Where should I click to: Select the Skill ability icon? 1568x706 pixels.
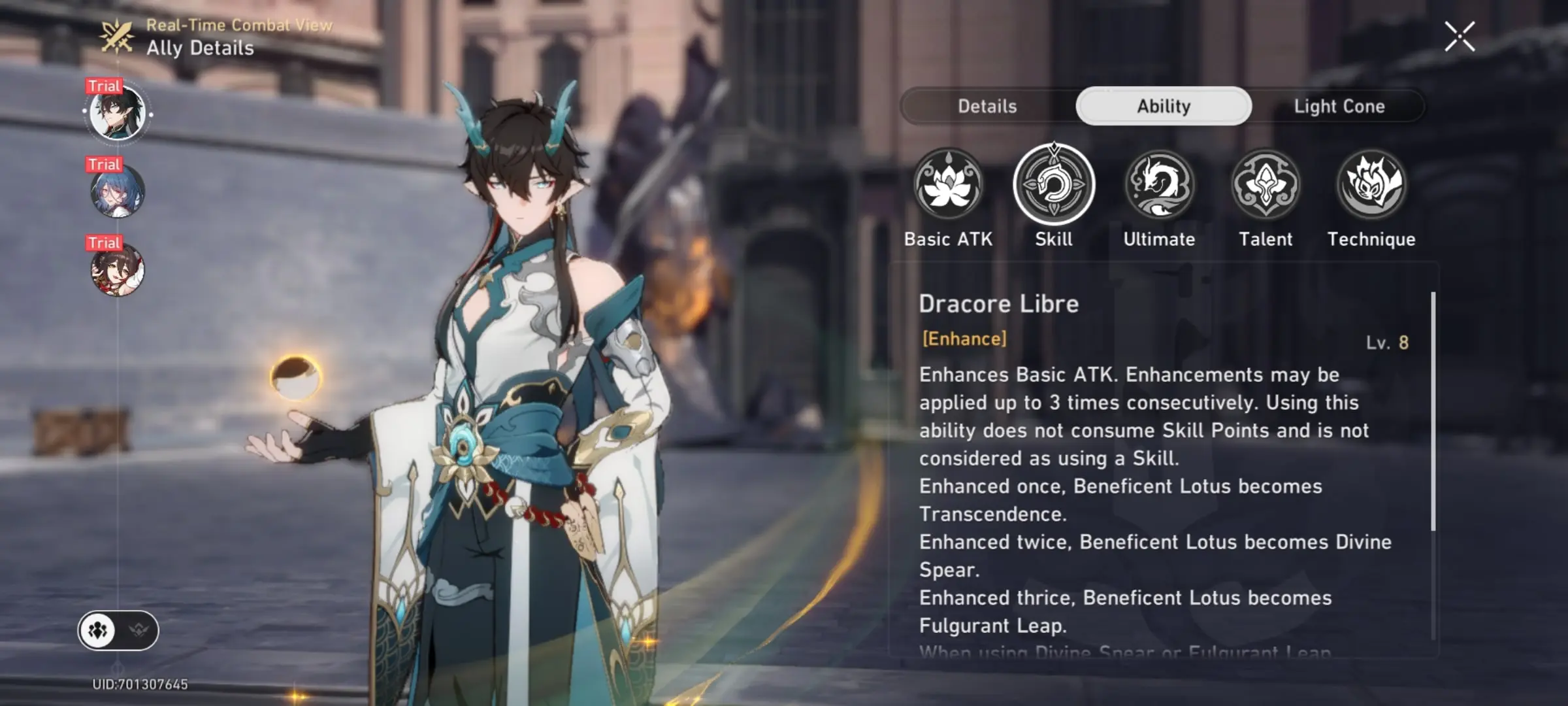1054,184
